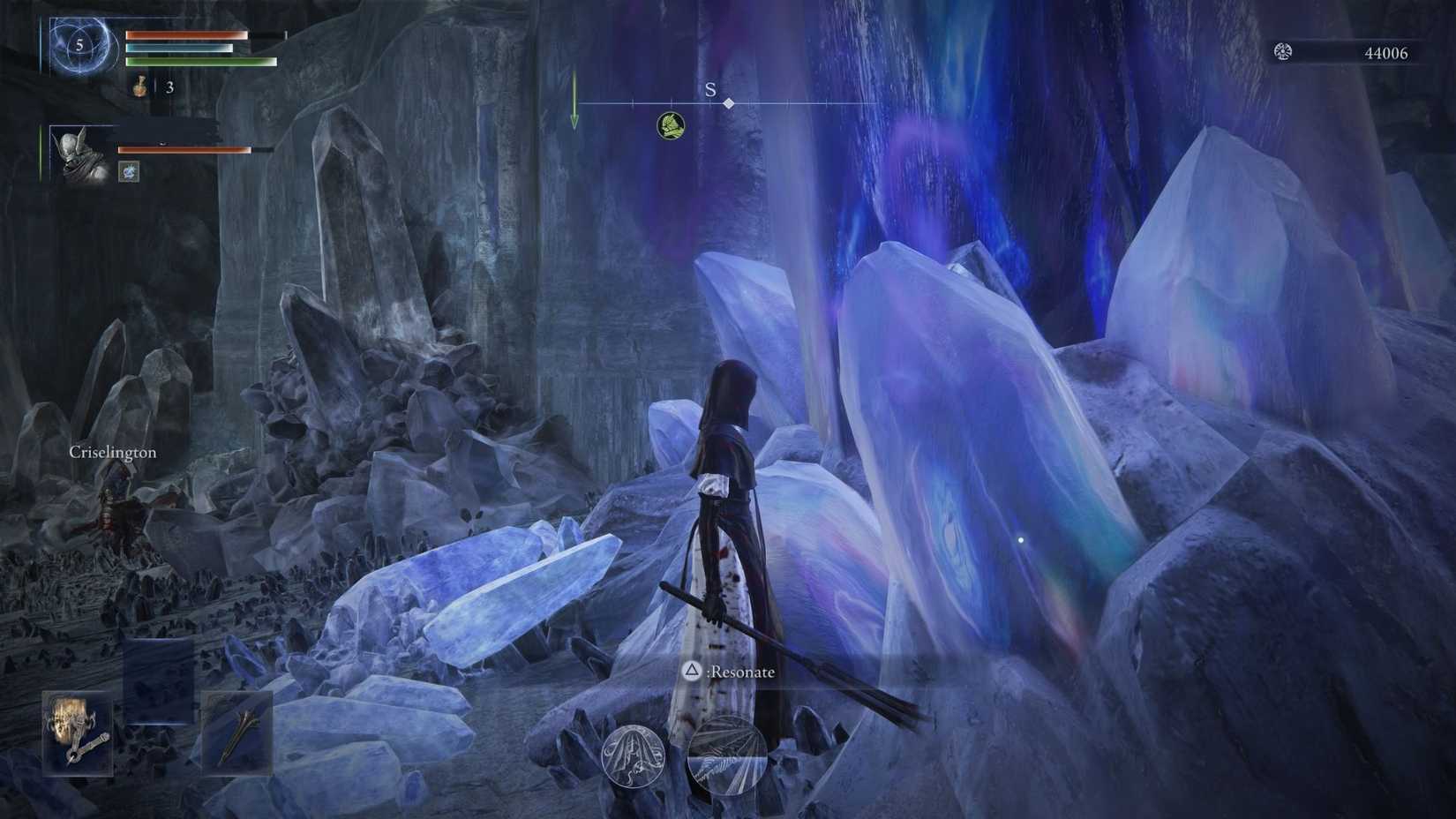Image resolution: width=1456 pixels, height=819 pixels.
Task: Select the Criselington enemy nameplate
Action: coord(112,451)
